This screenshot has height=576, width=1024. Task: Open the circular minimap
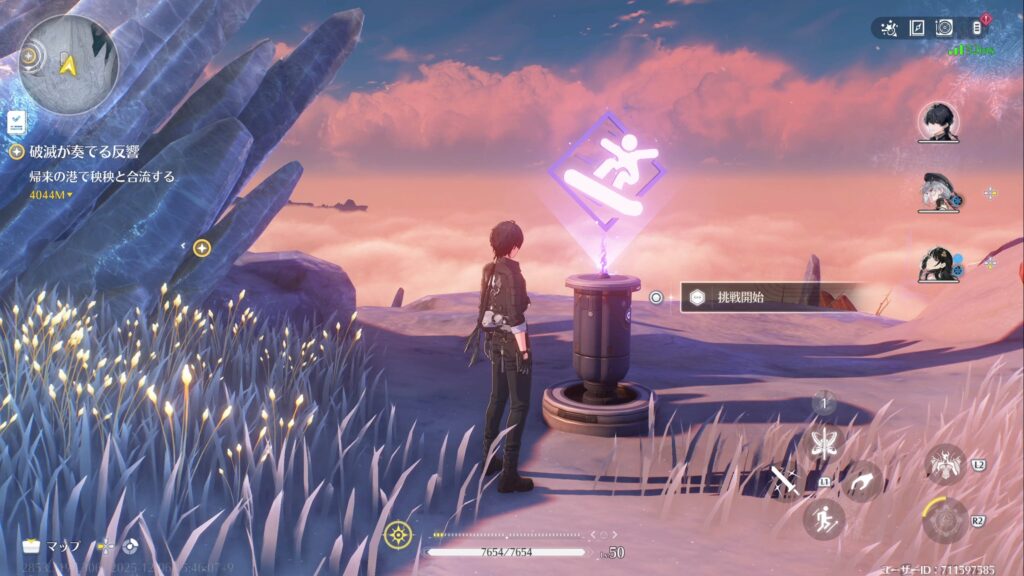coord(68,63)
